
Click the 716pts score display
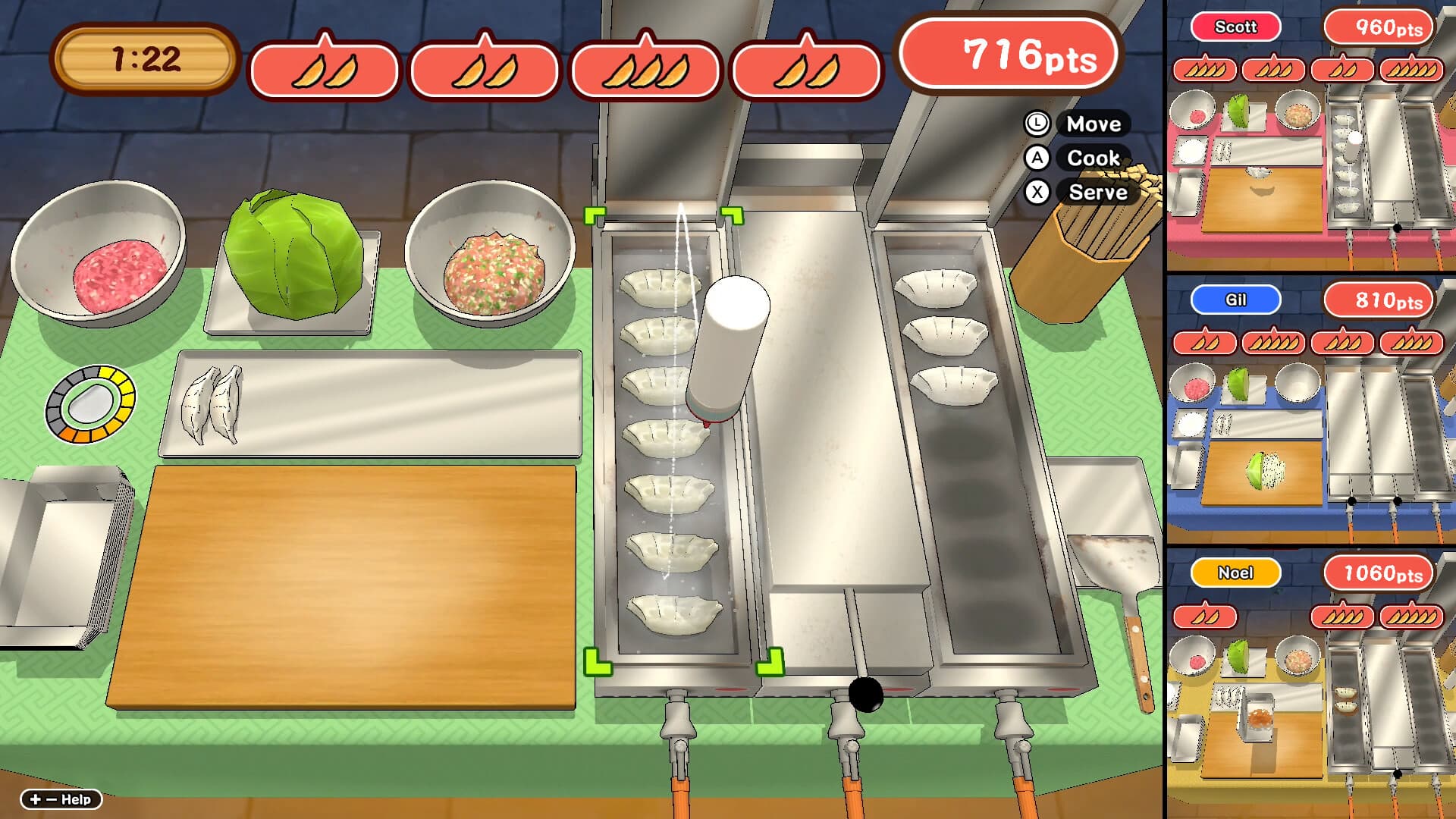[x=1009, y=55]
